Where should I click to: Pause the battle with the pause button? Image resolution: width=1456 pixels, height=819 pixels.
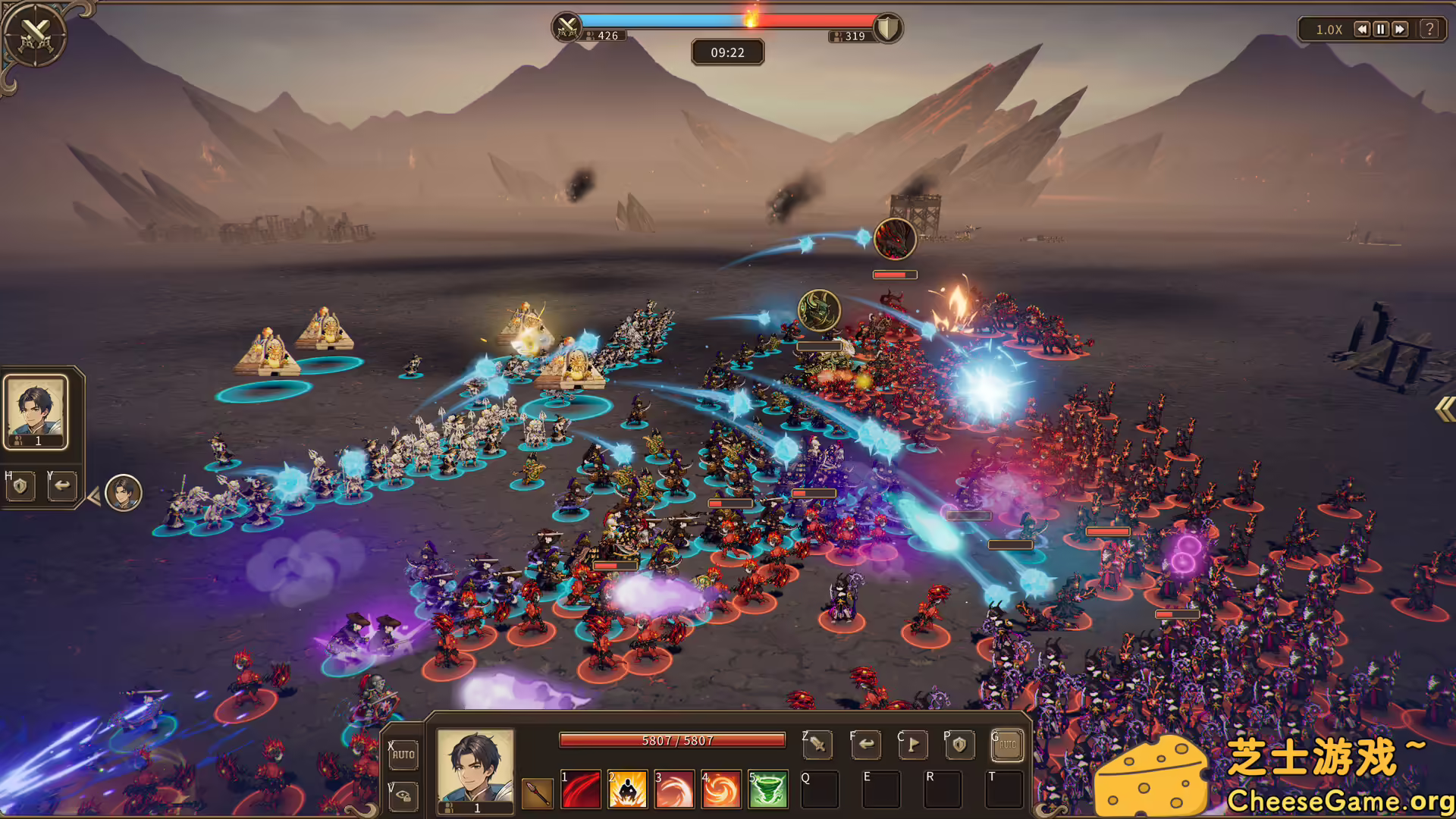pos(1381,30)
